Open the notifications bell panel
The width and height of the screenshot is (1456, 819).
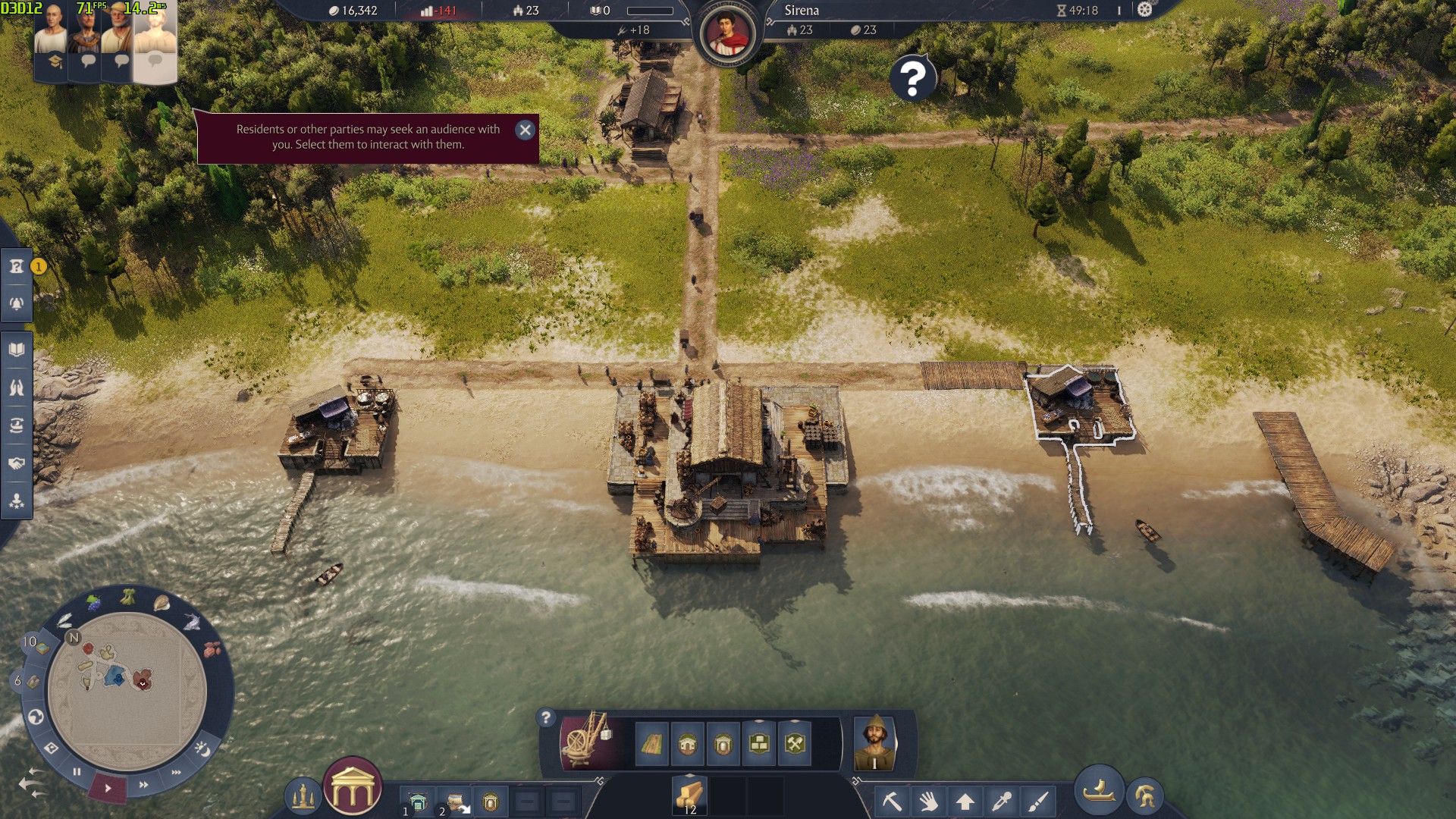click(x=17, y=303)
